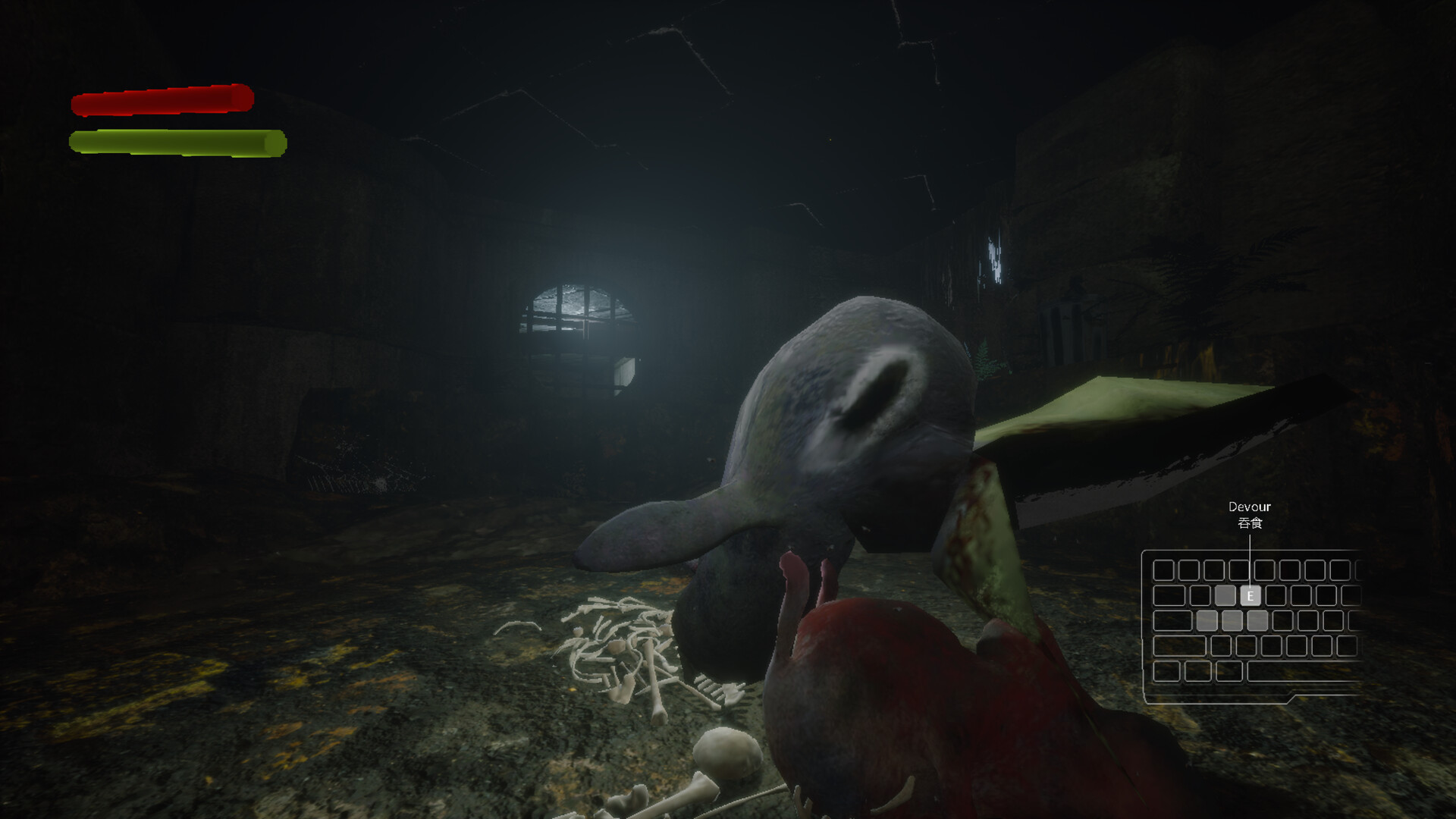Click the highlighted E Devour key
Screen dimensions: 1456x819
tap(1250, 595)
